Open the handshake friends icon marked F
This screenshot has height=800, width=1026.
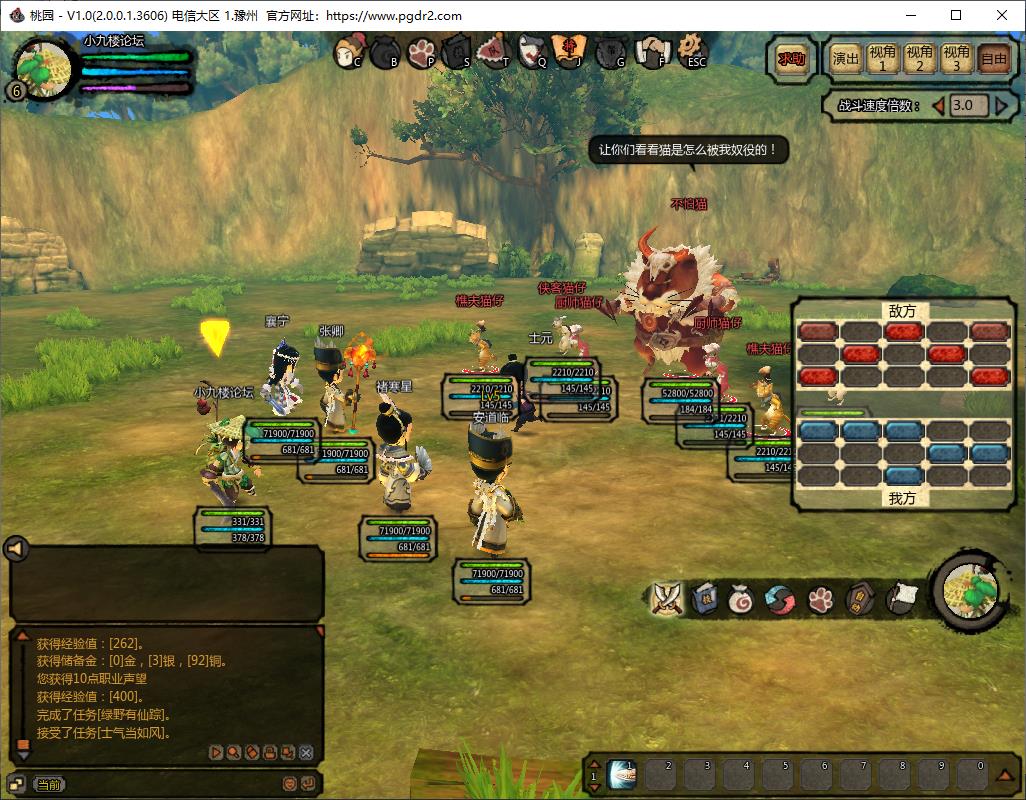pyautogui.click(x=654, y=51)
